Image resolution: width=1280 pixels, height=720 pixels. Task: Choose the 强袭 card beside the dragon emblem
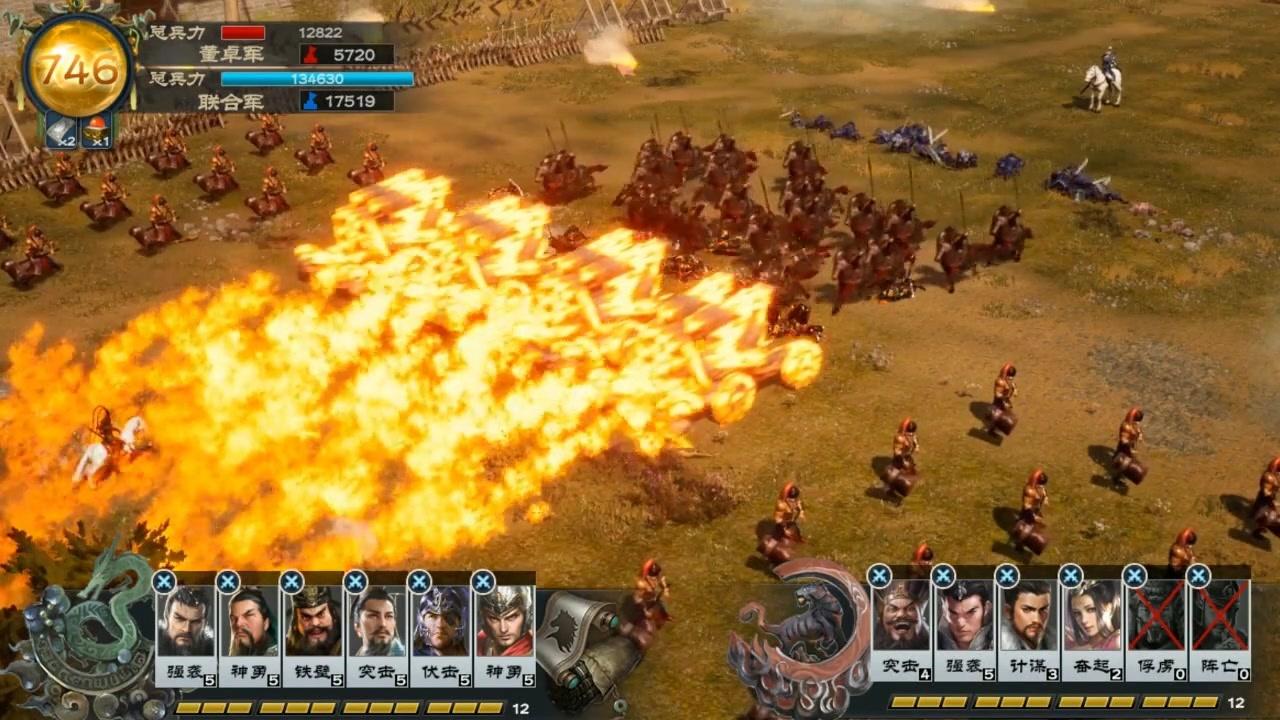click(x=185, y=630)
